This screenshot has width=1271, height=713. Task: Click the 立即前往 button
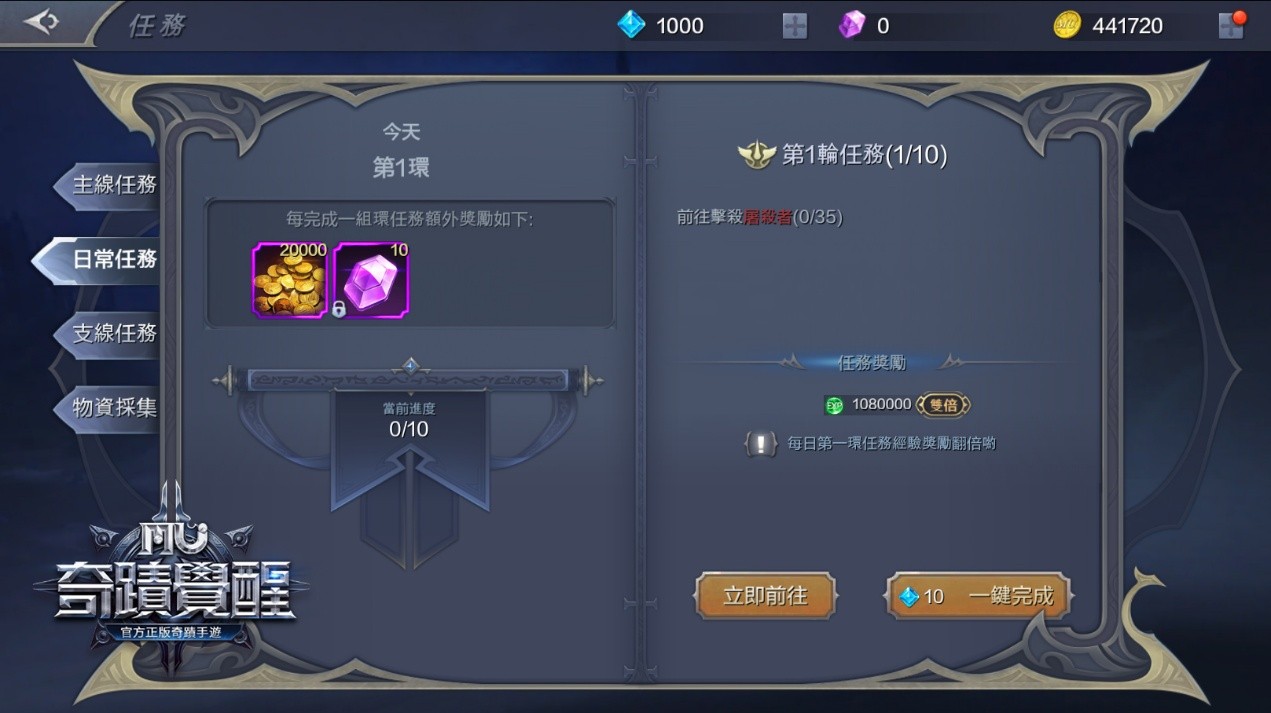pos(765,596)
